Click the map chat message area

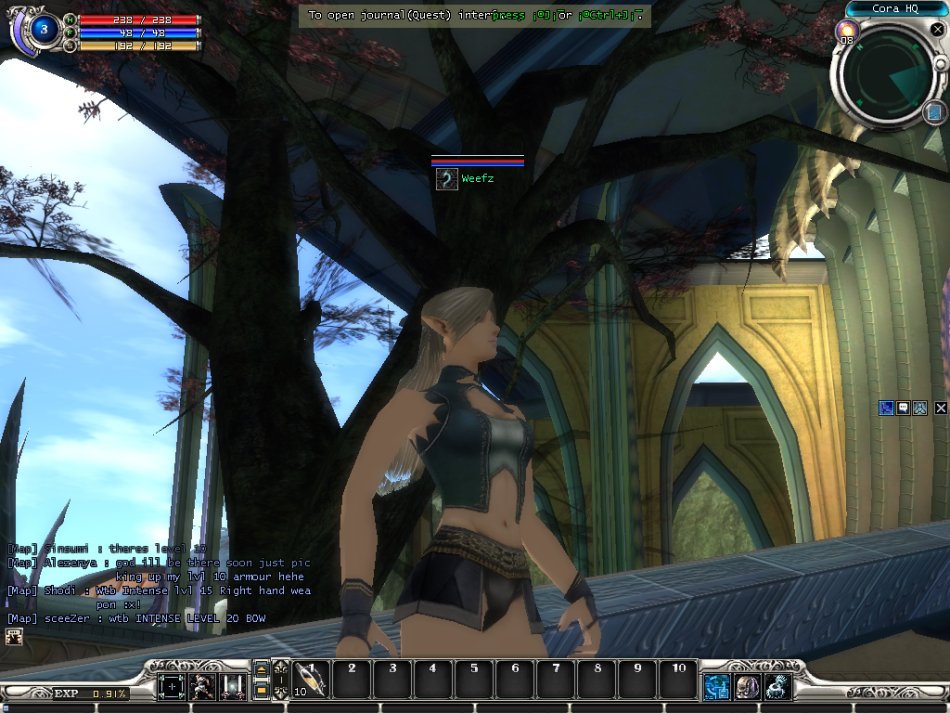tap(160, 584)
